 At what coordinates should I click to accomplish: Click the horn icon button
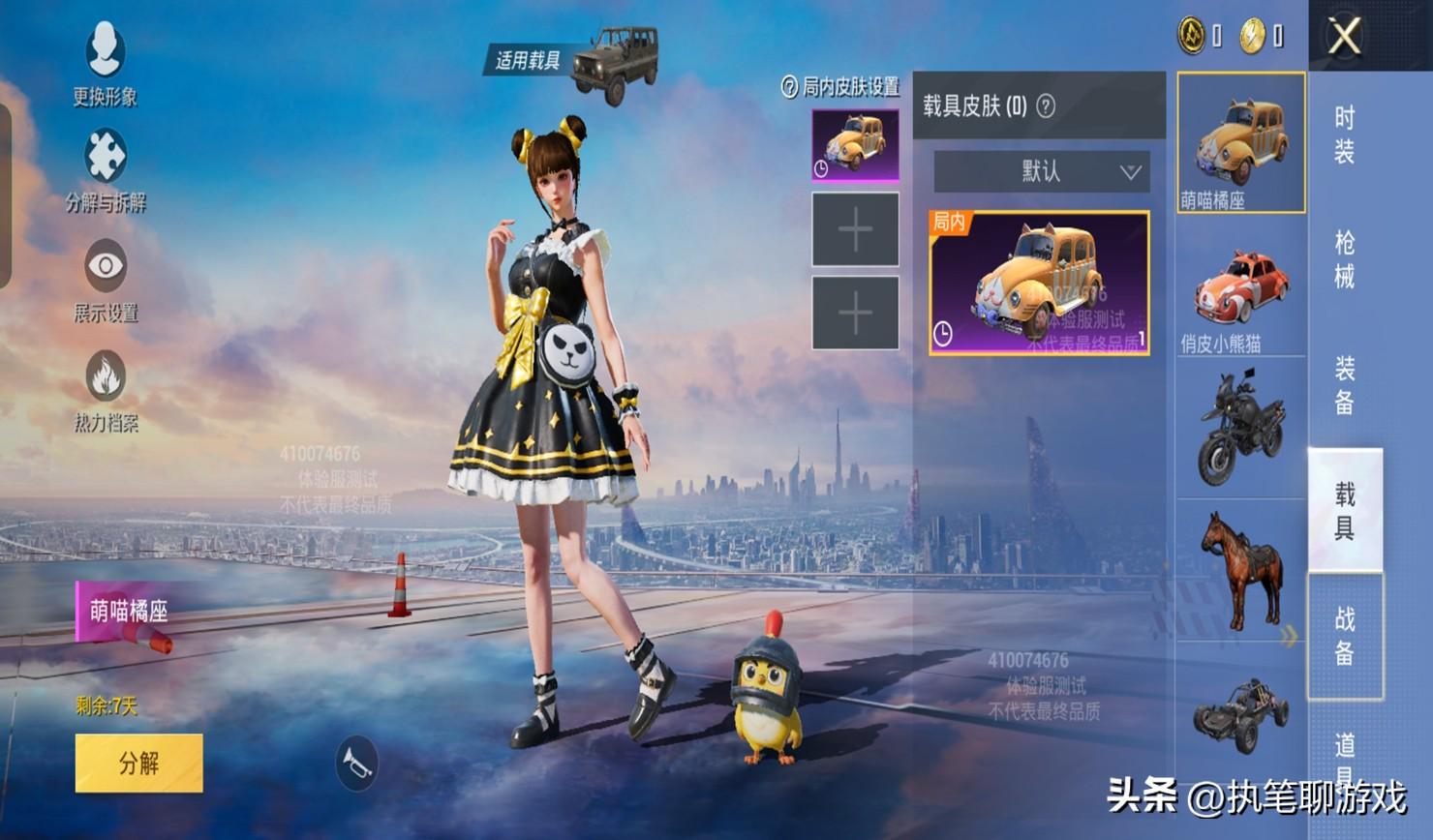click(x=356, y=764)
